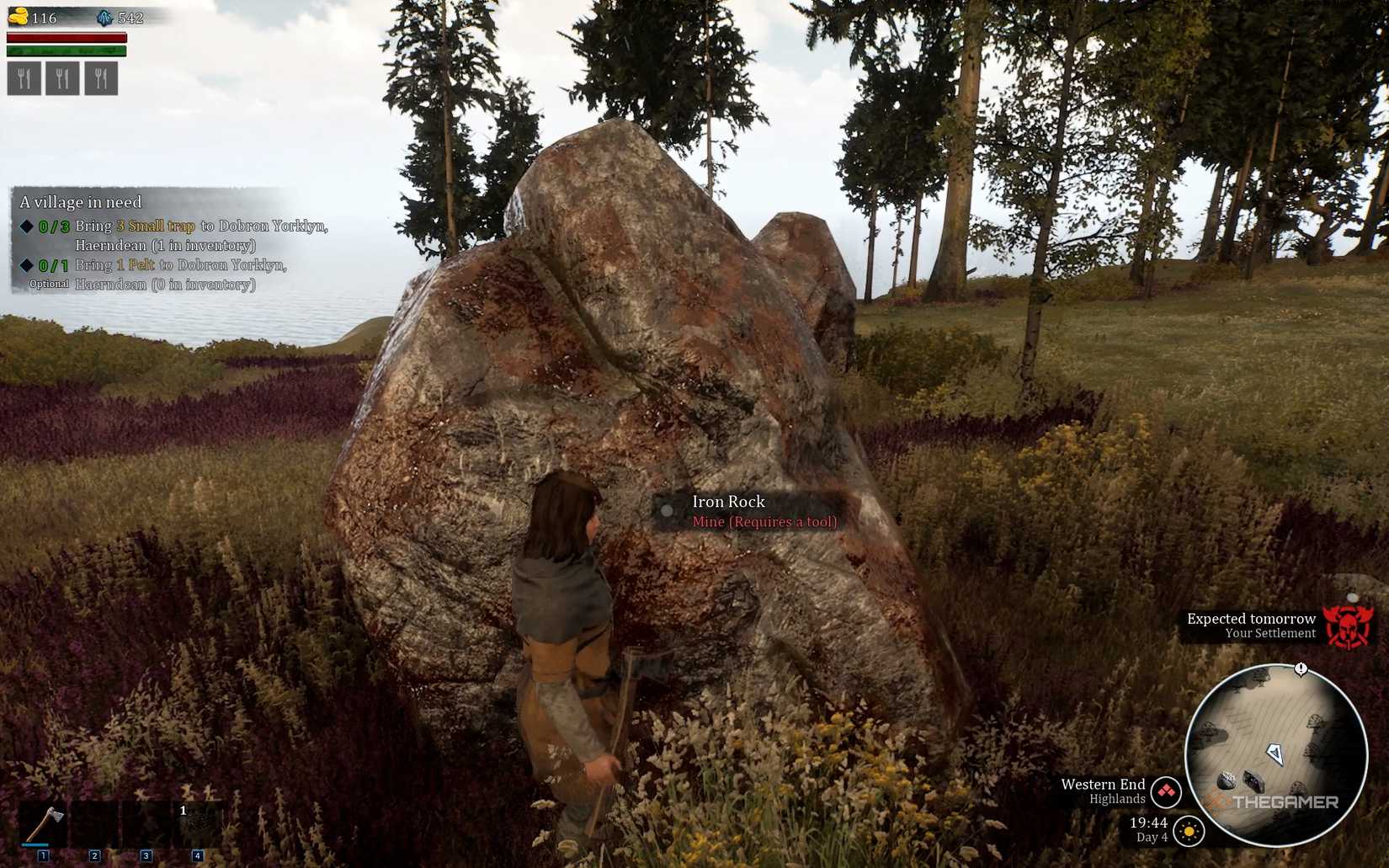The width and height of the screenshot is (1389, 868).
Task: Toggle the optional Pelt objective diamond
Action: [x=28, y=264]
